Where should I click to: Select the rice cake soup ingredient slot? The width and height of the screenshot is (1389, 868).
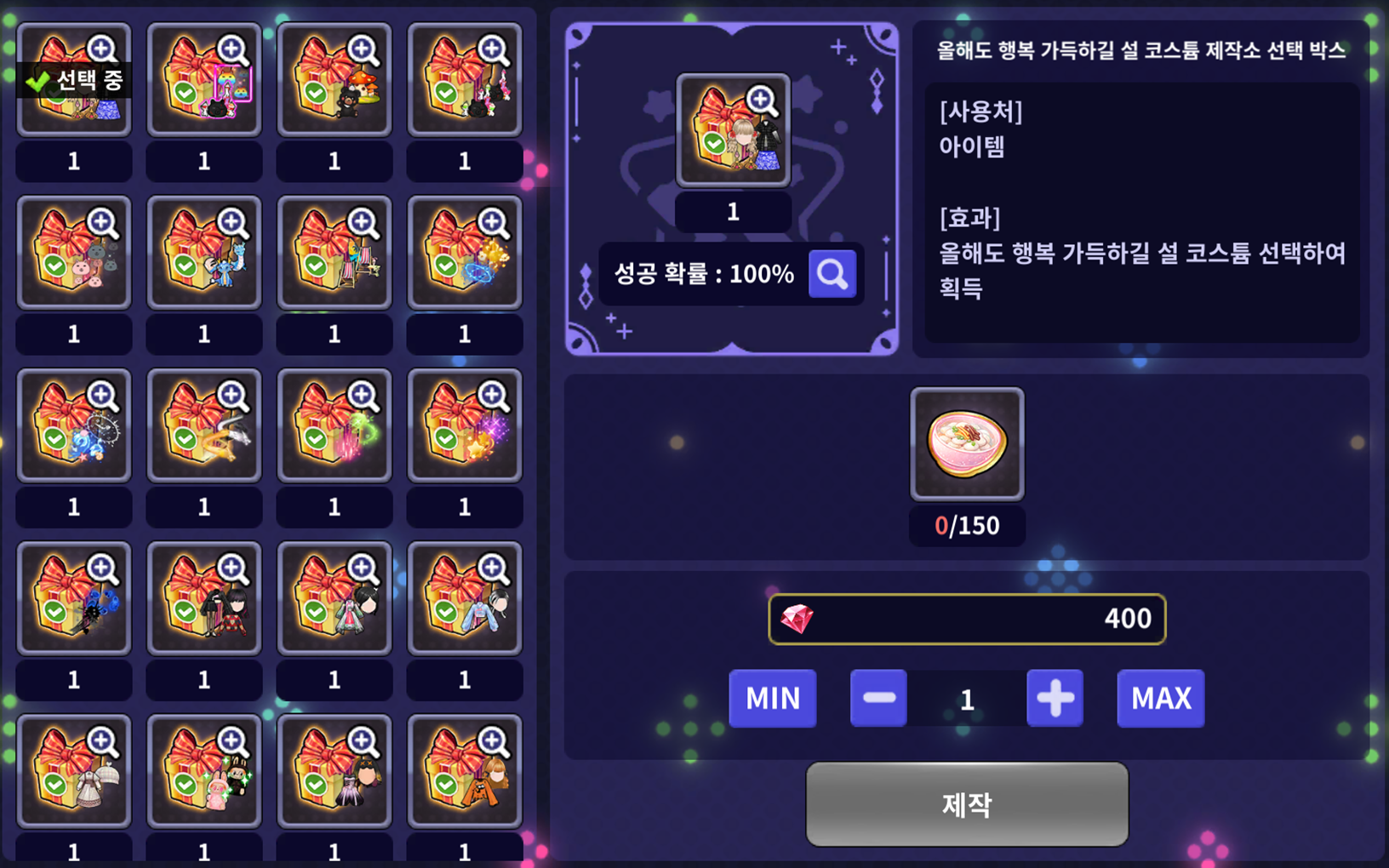coord(967,444)
